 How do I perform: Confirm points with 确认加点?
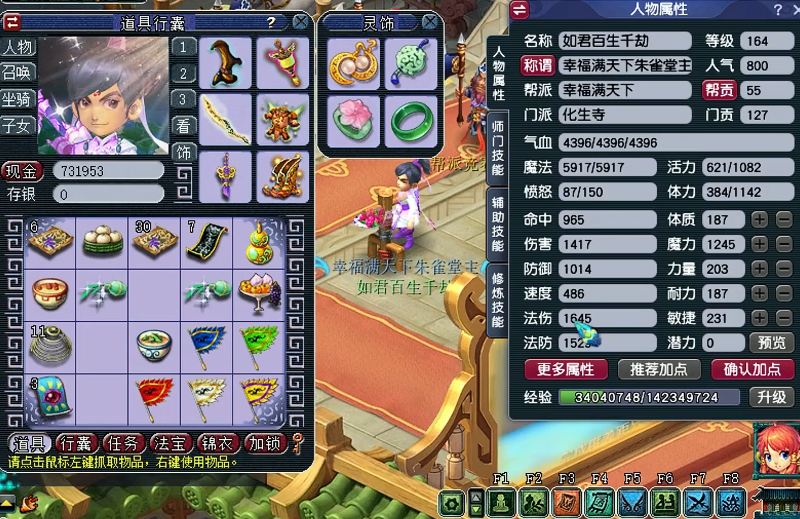(752, 369)
